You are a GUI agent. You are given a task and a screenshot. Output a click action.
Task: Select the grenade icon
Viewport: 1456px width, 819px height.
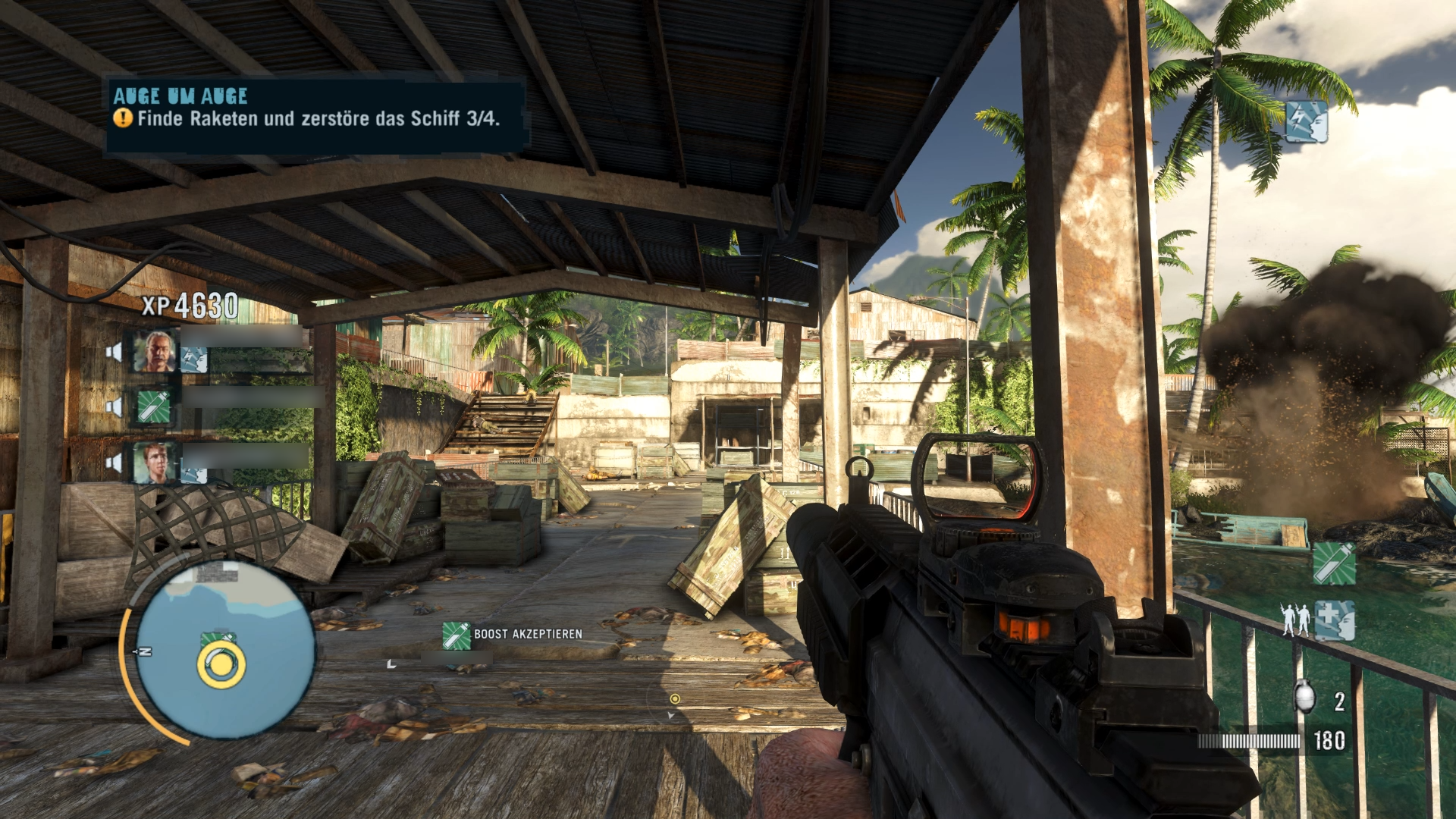click(x=1304, y=697)
